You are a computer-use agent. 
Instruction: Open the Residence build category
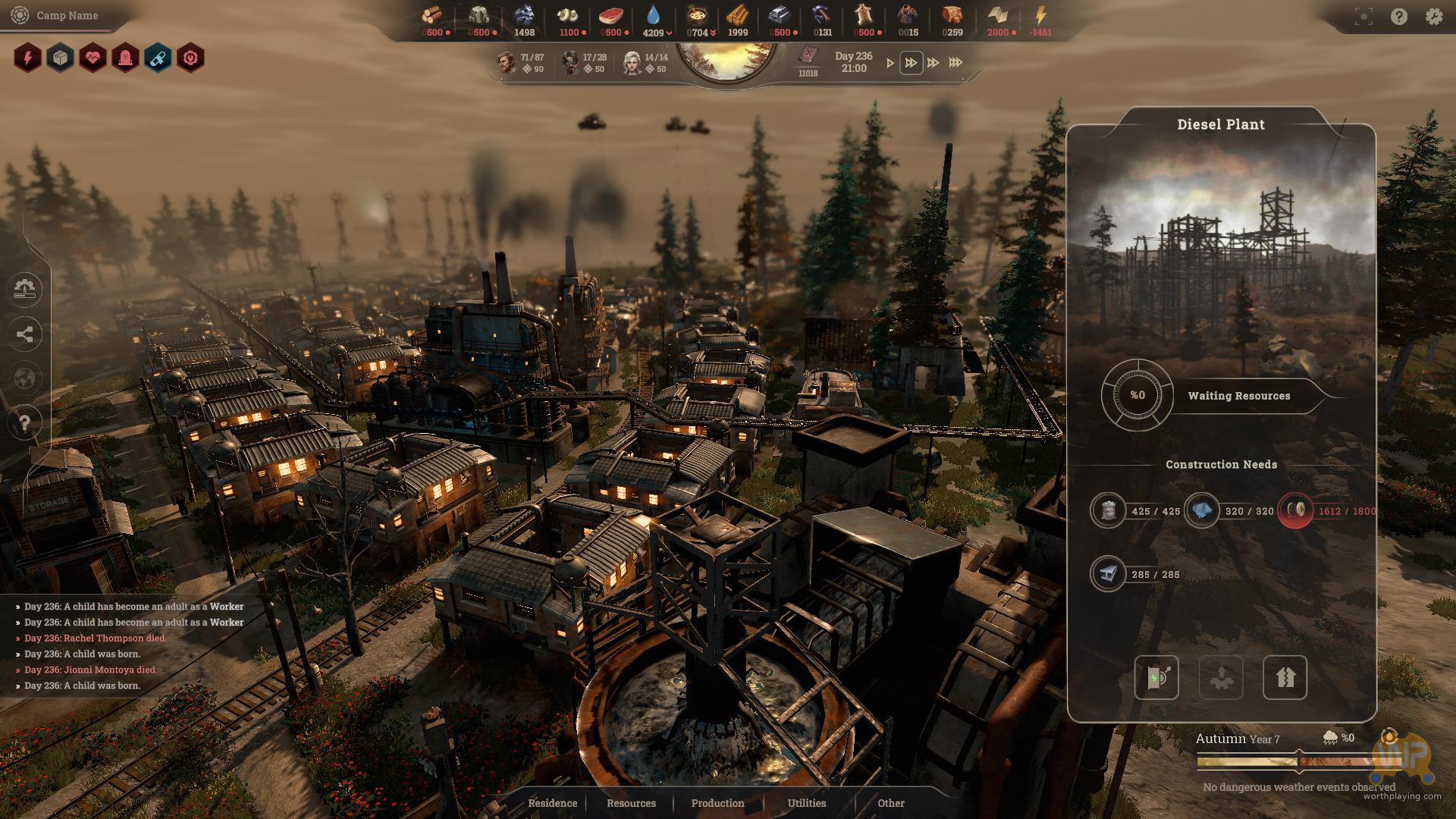(552, 803)
